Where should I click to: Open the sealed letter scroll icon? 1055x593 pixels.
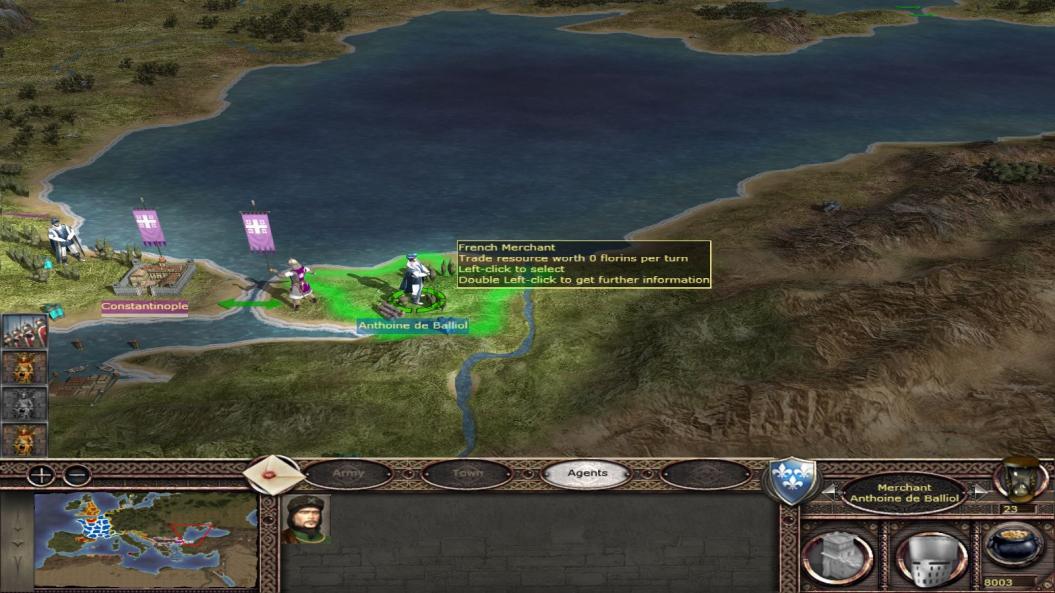[273, 472]
